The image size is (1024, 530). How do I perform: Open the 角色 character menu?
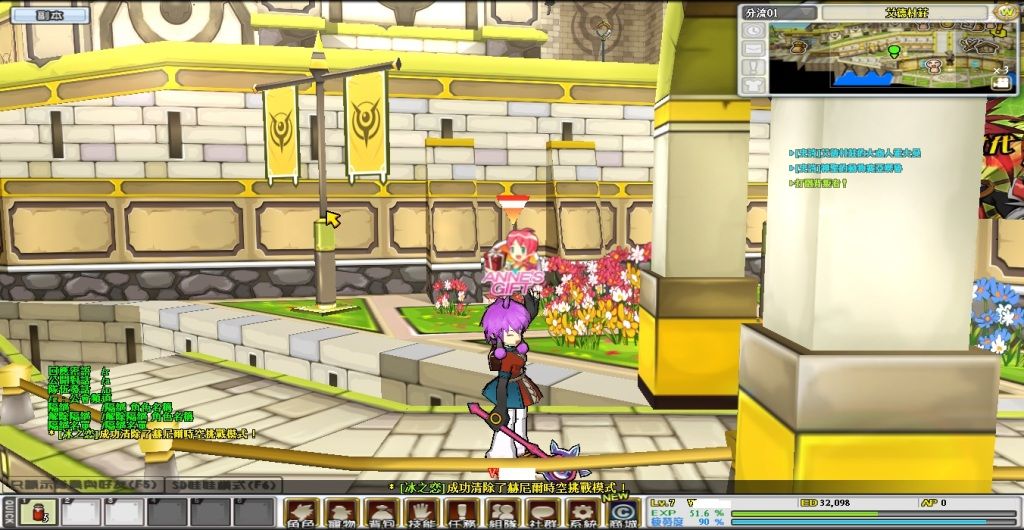point(302,512)
